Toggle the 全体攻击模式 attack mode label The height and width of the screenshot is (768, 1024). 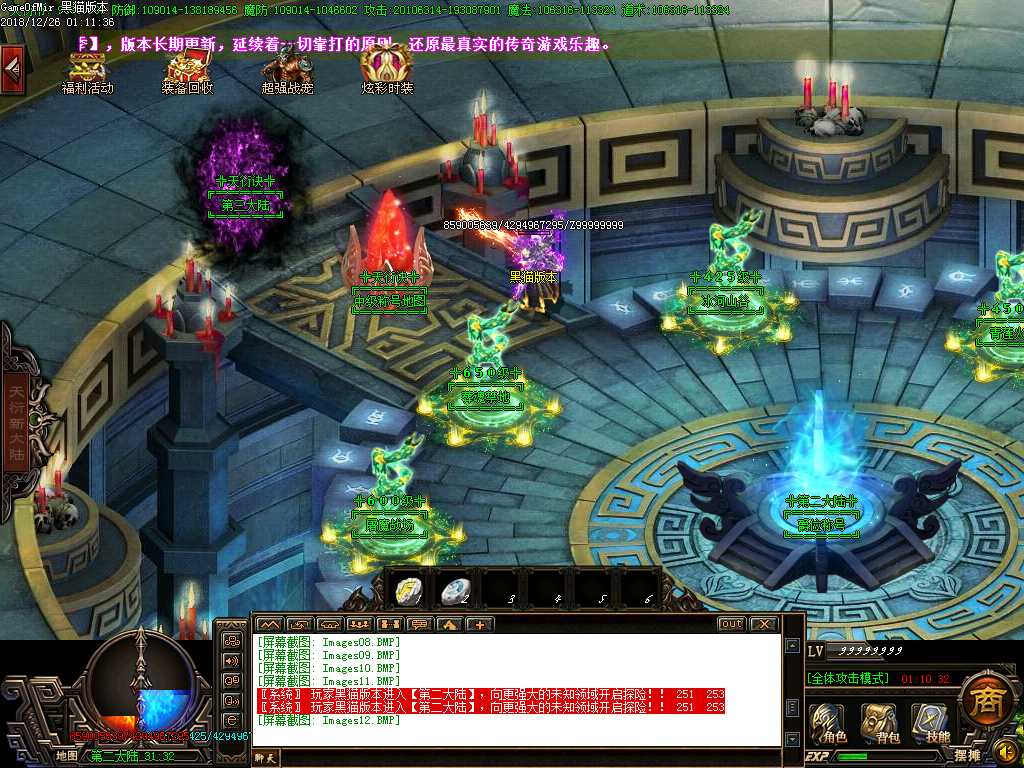tap(847, 678)
